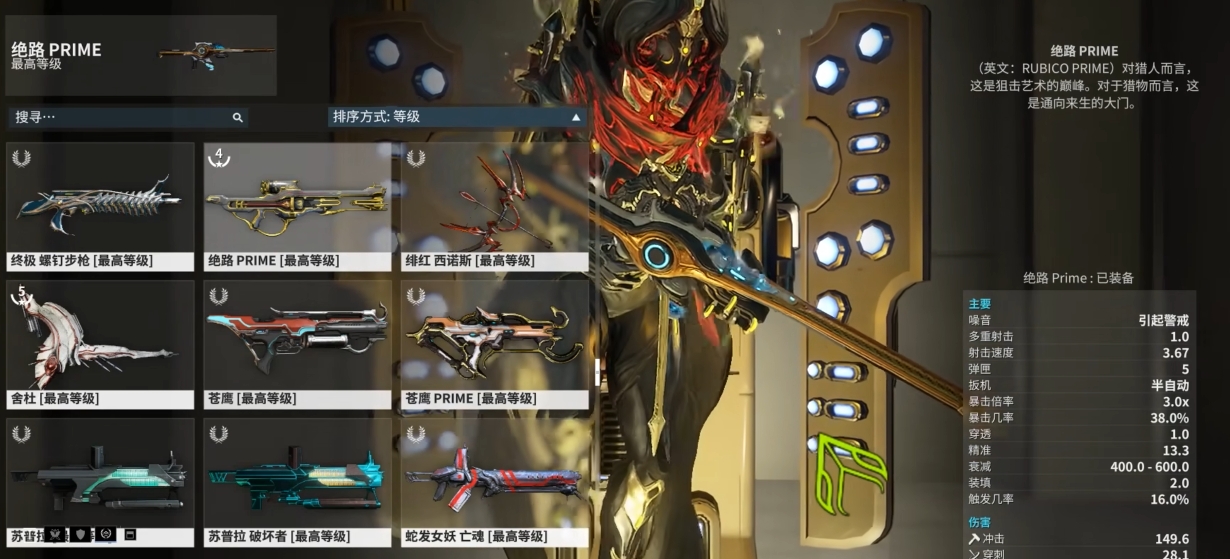The width and height of the screenshot is (1230, 559).
Task: Select the 绯红 西诺斯 bow tile
Action: [x=494, y=206]
